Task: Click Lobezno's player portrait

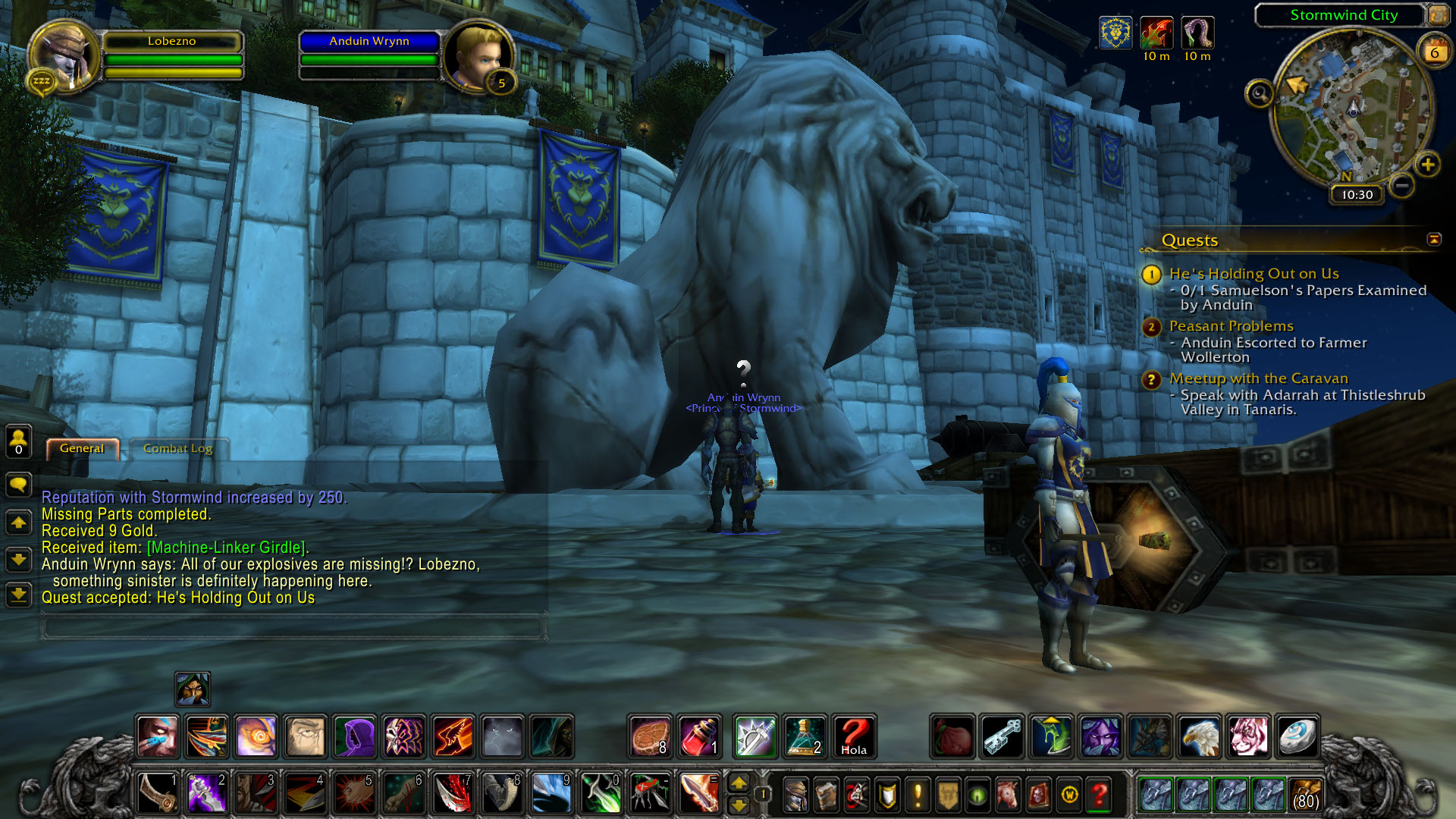Action: pyautogui.click(x=64, y=57)
